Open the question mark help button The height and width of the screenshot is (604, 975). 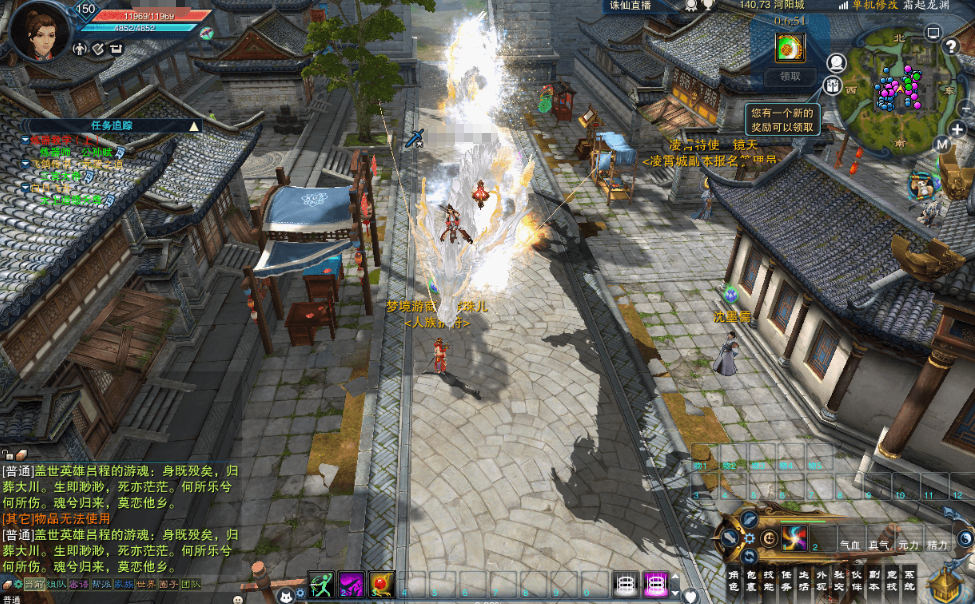point(952,46)
